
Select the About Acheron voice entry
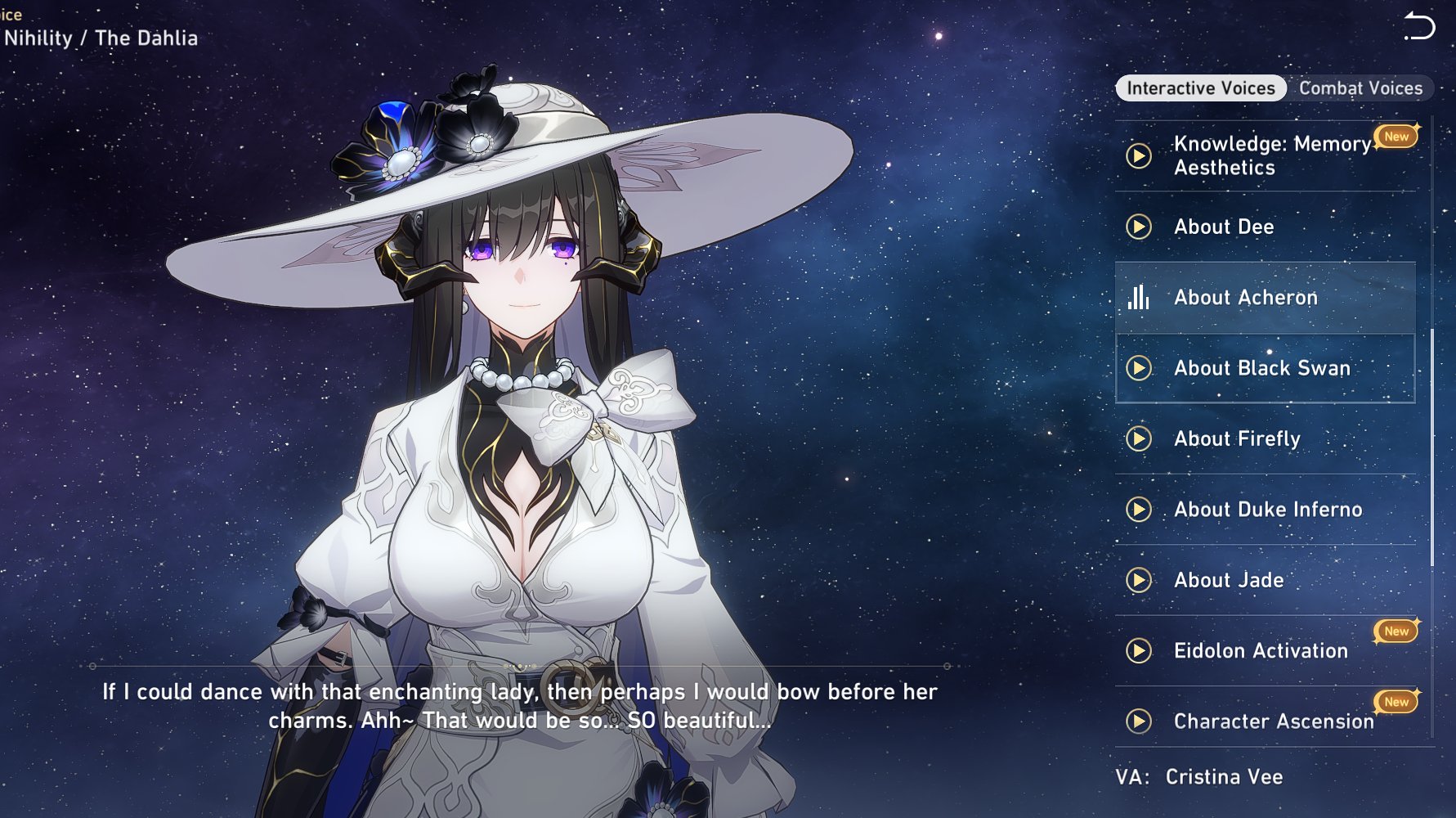1245,298
